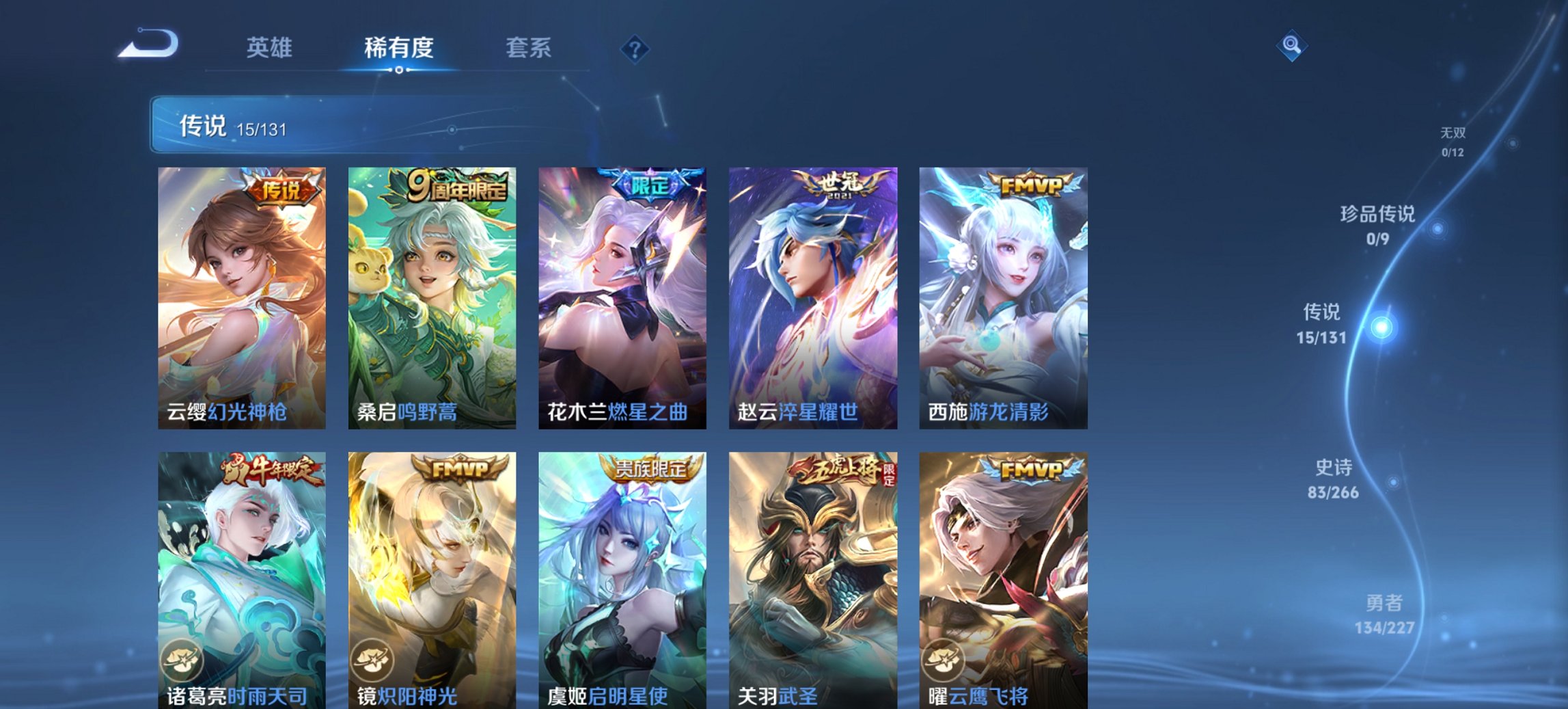Open the search magnifier at top right
1568x709 pixels.
(x=1293, y=46)
